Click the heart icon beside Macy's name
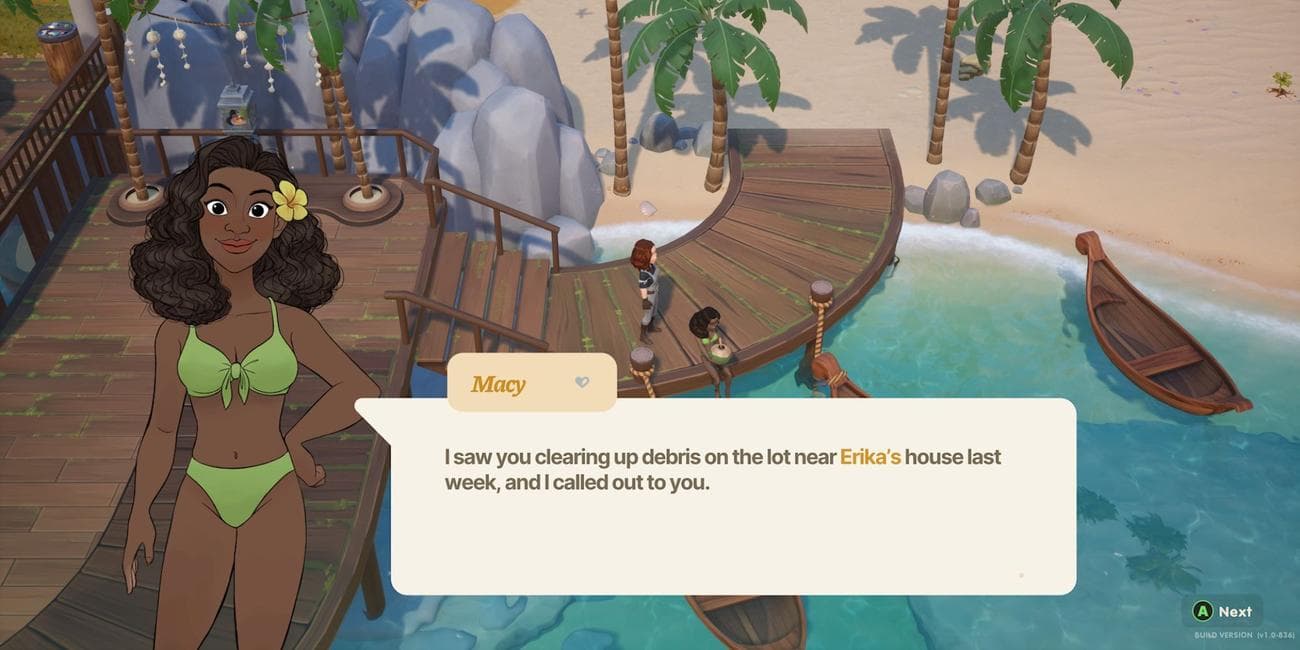The height and width of the screenshot is (650, 1300). 582,382
